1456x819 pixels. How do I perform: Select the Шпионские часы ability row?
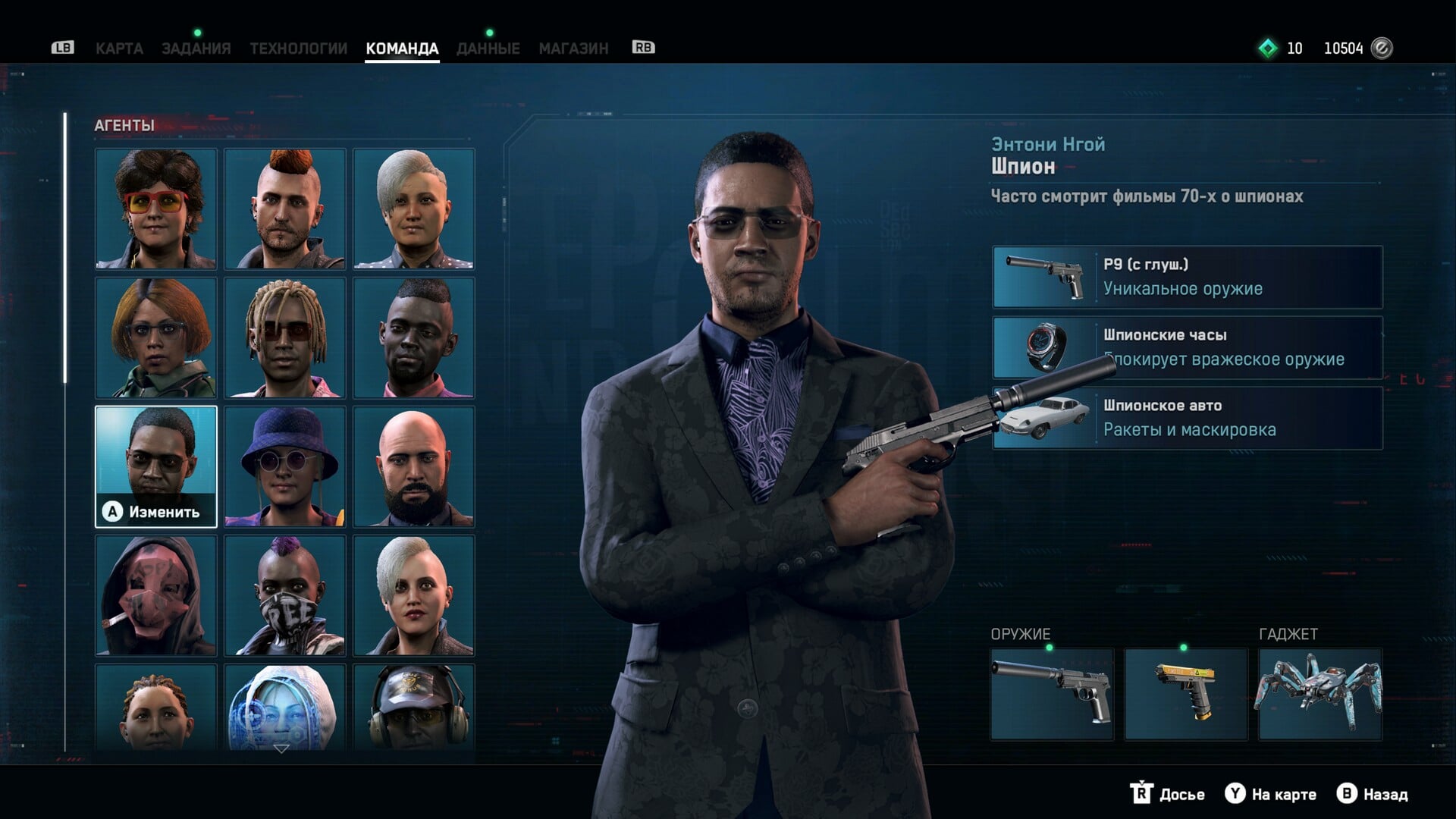[1188, 347]
